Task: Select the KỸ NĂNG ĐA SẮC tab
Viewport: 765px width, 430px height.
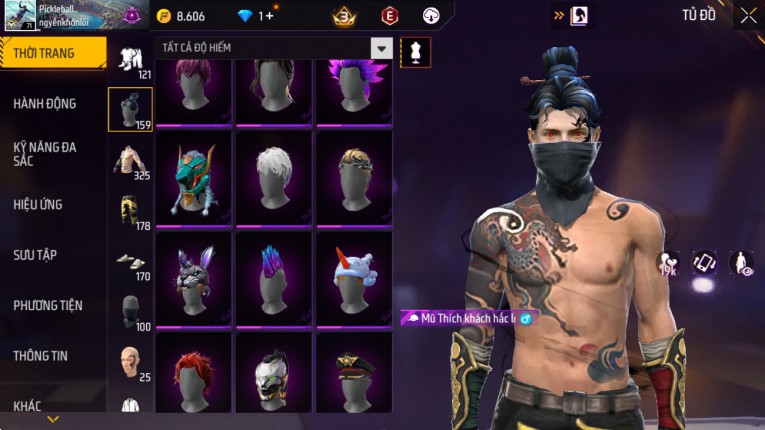Action: point(45,153)
